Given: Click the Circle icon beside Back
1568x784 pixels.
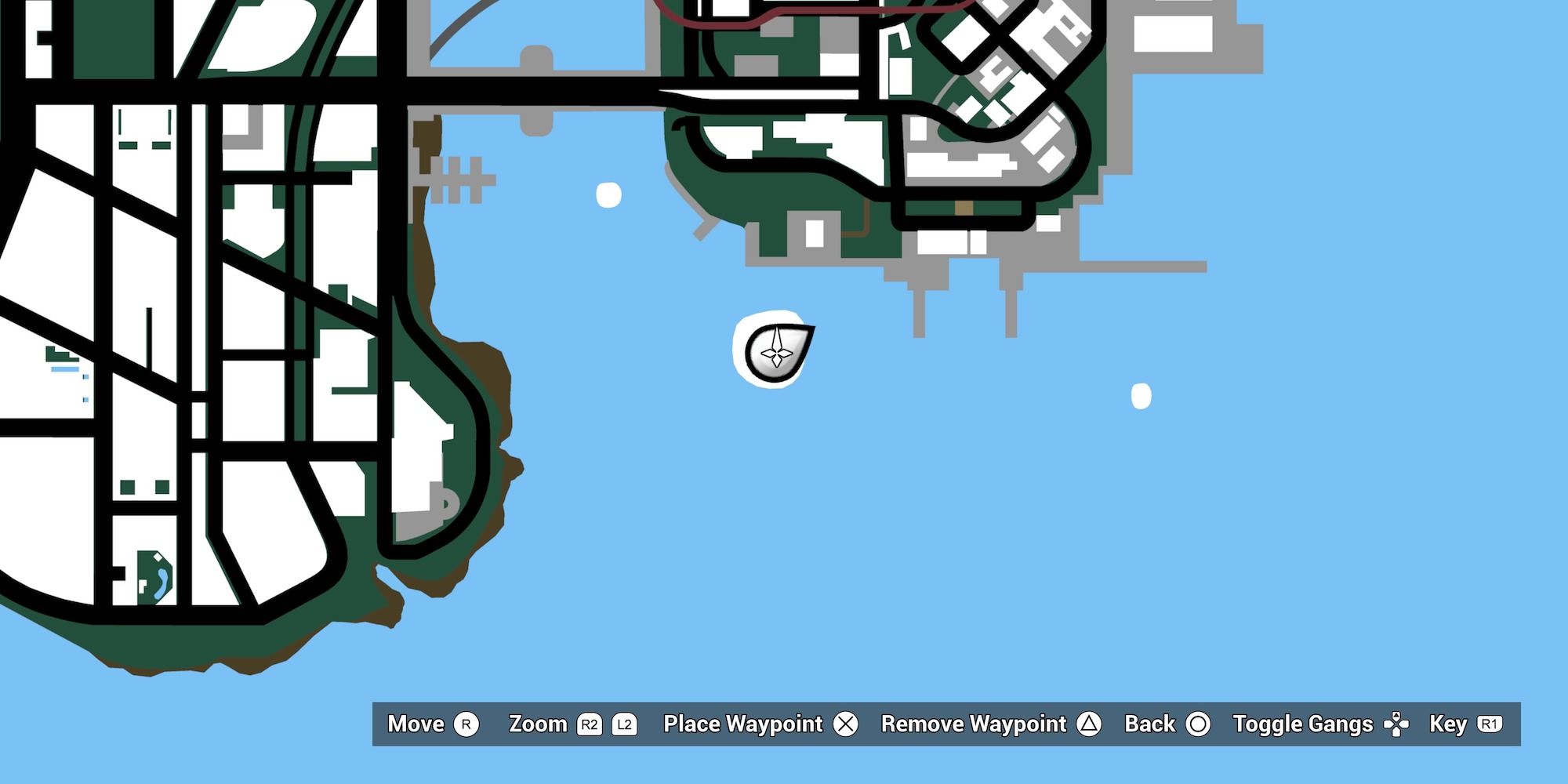Looking at the screenshot, I should 1200,724.
